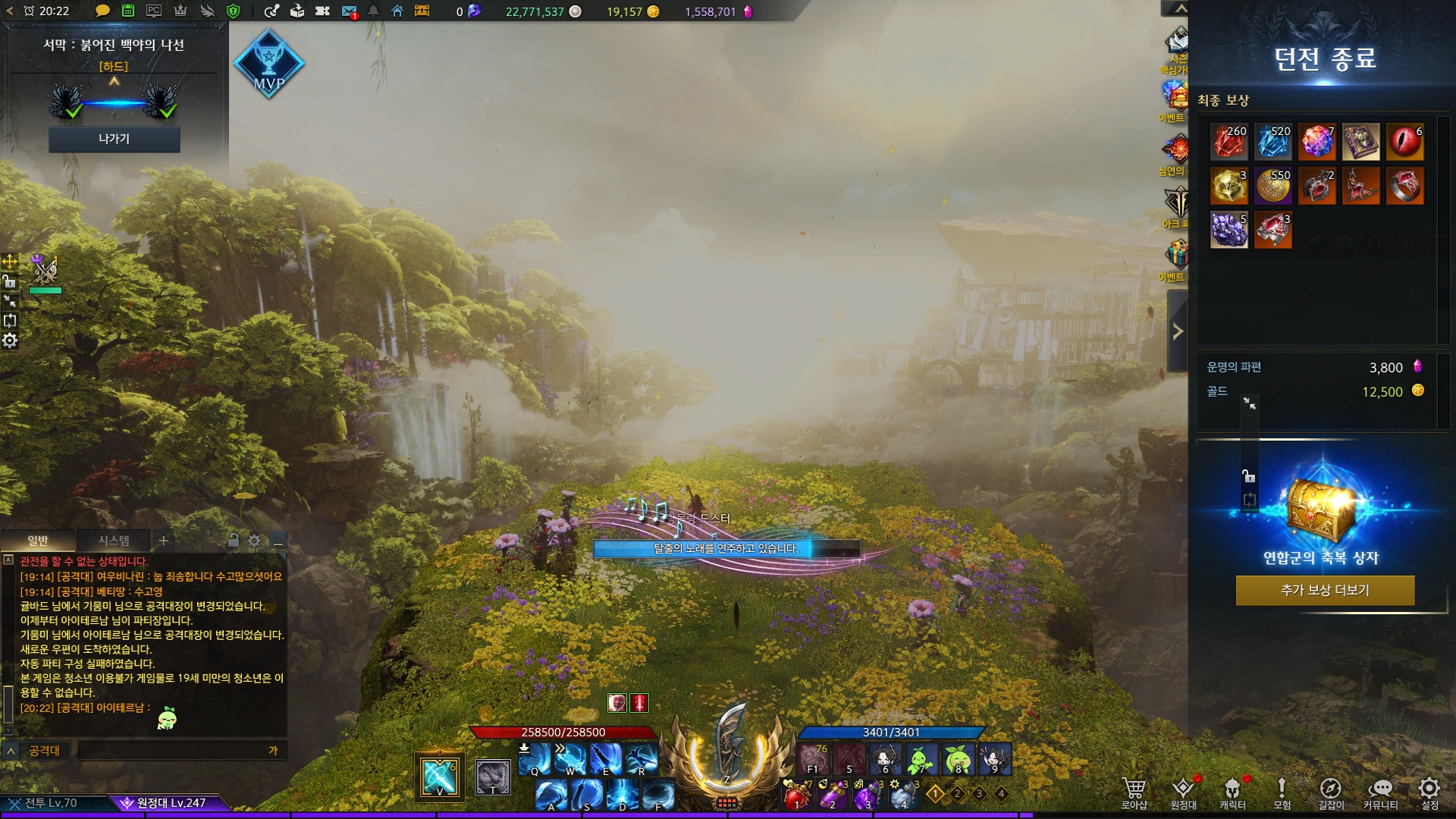Viewport: 1456px width, 819px height.
Task: Open the 로아샵 shop cart
Action: click(x=1134, y=791)
